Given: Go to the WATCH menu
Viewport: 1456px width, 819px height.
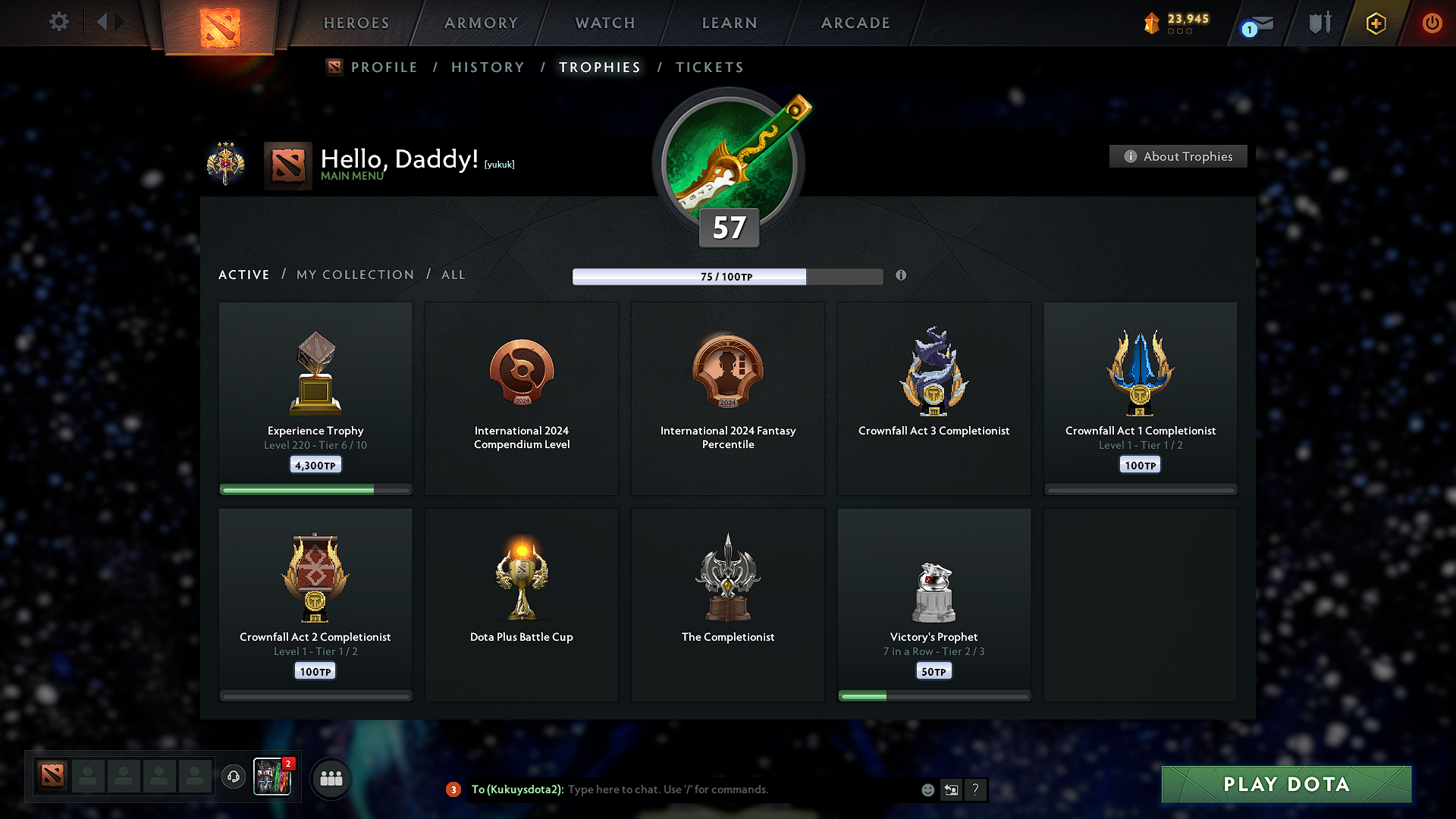Looking at the screenshot, I should pos(604,23).
